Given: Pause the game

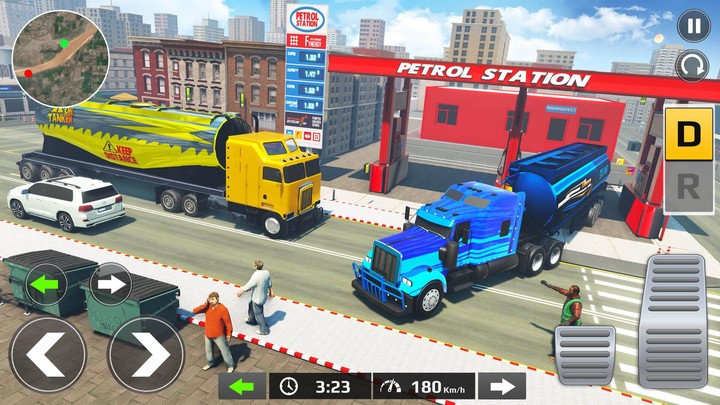Looking at the screenshot, I should pyautogui.click(x=692, y=25).
